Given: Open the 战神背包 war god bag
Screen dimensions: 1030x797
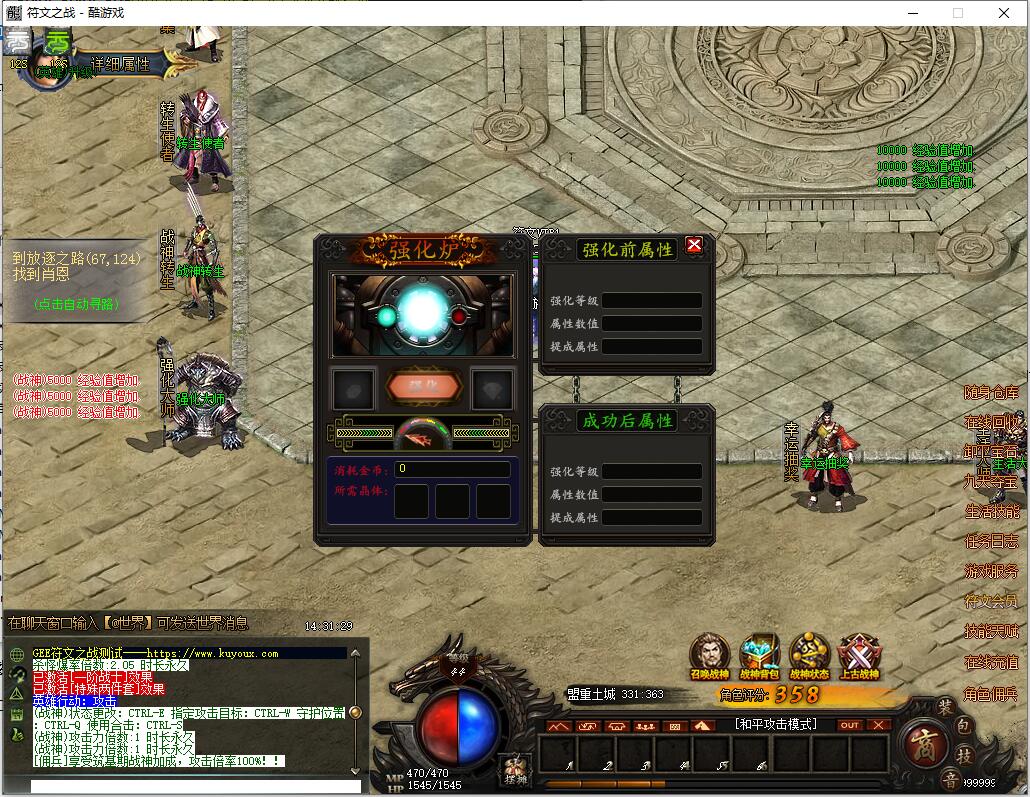Looking at the screenshot, I should [x=760, y=655].
